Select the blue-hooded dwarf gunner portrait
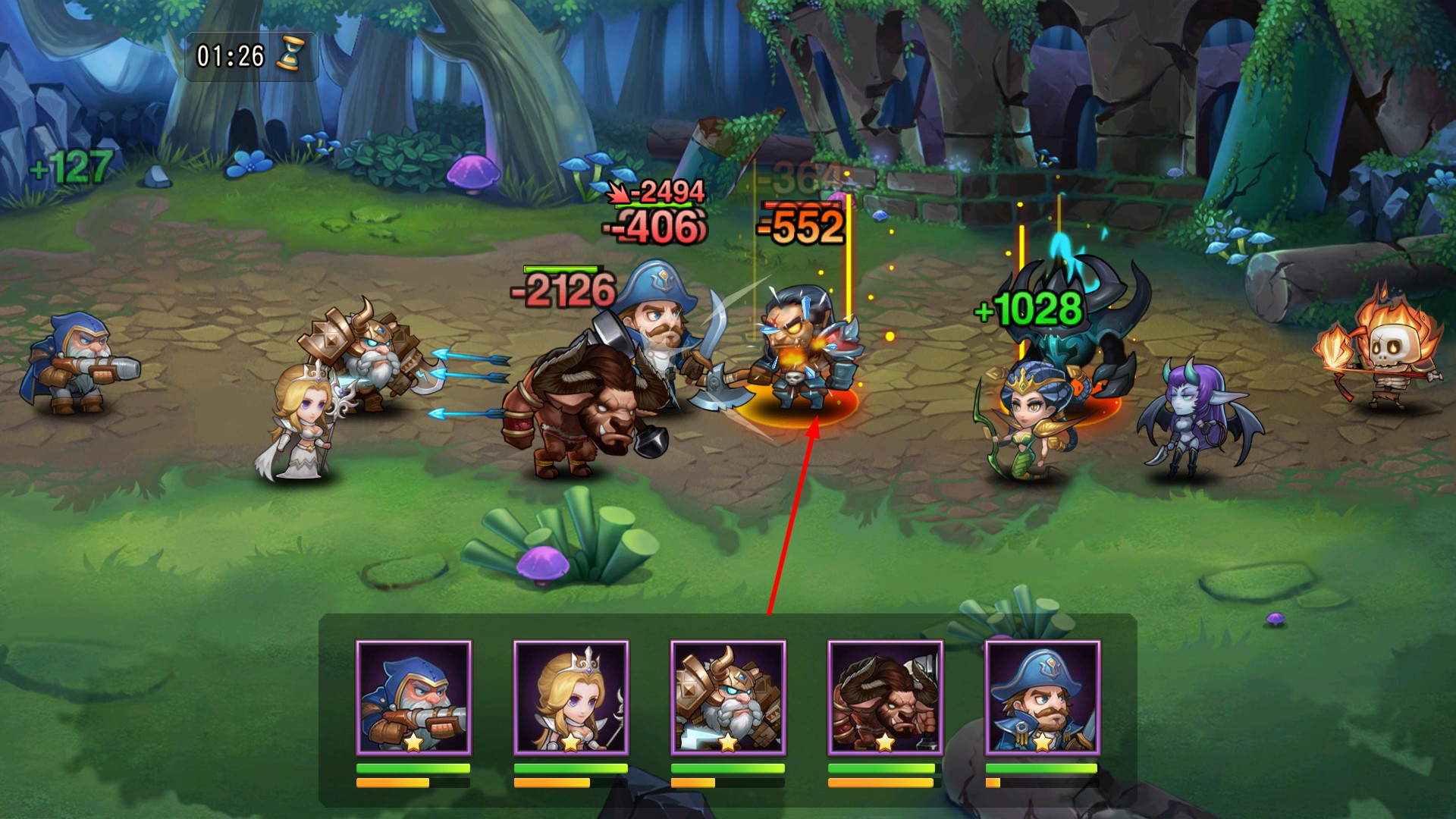The image size is (1456, 819). [x=413, y=698]
